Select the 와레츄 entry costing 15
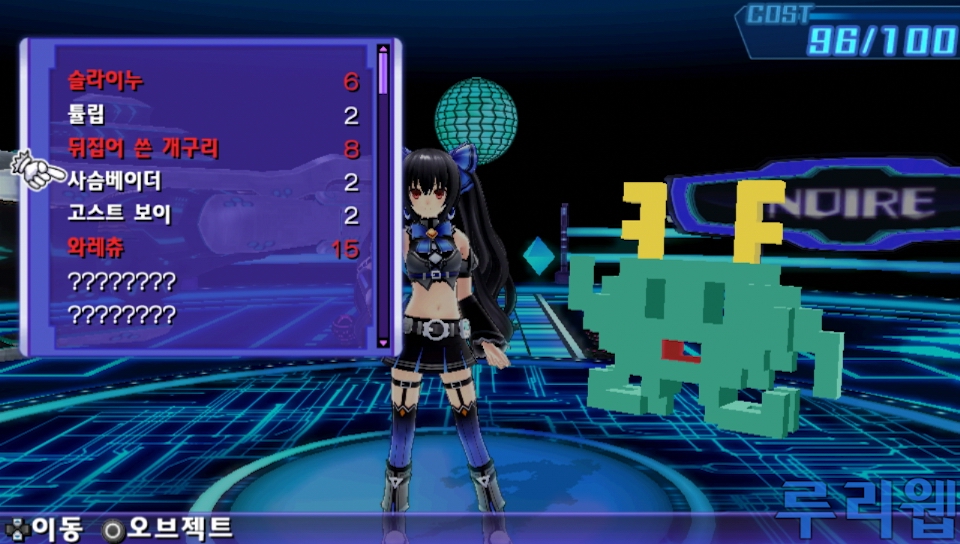Screen dimensions: 960x544 coord(96,247)
